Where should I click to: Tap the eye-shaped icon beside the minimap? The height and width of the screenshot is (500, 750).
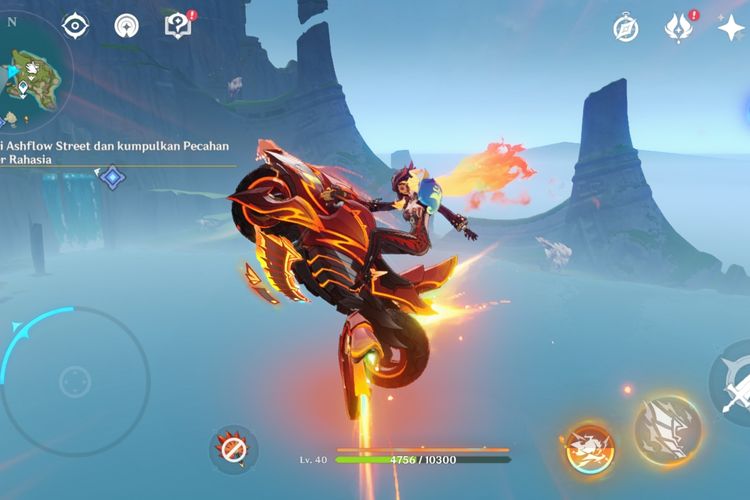[x=76, y=26]
